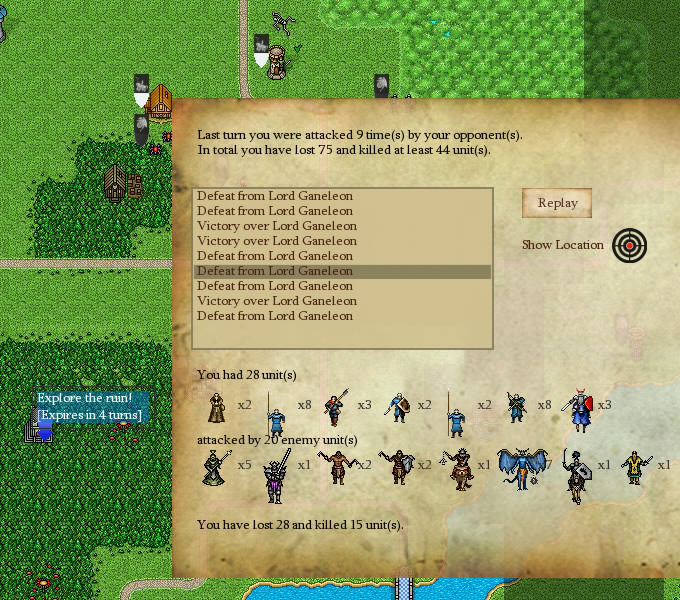Viewport: 680px width, 600px height.
Task: Select the highlighted Defeat from Lord Ganeleon entry
Action: pyautogui.click(x=275, y=271)
